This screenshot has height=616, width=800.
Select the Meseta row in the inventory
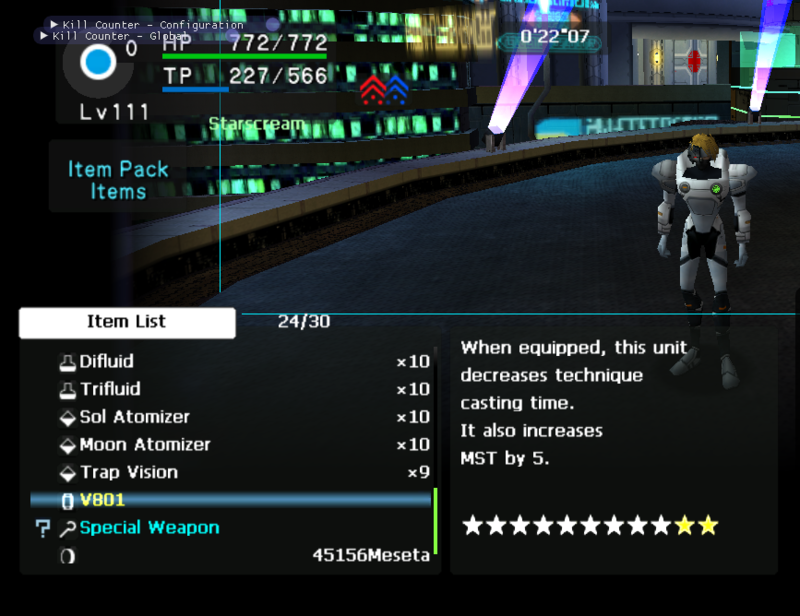point(370,555)
